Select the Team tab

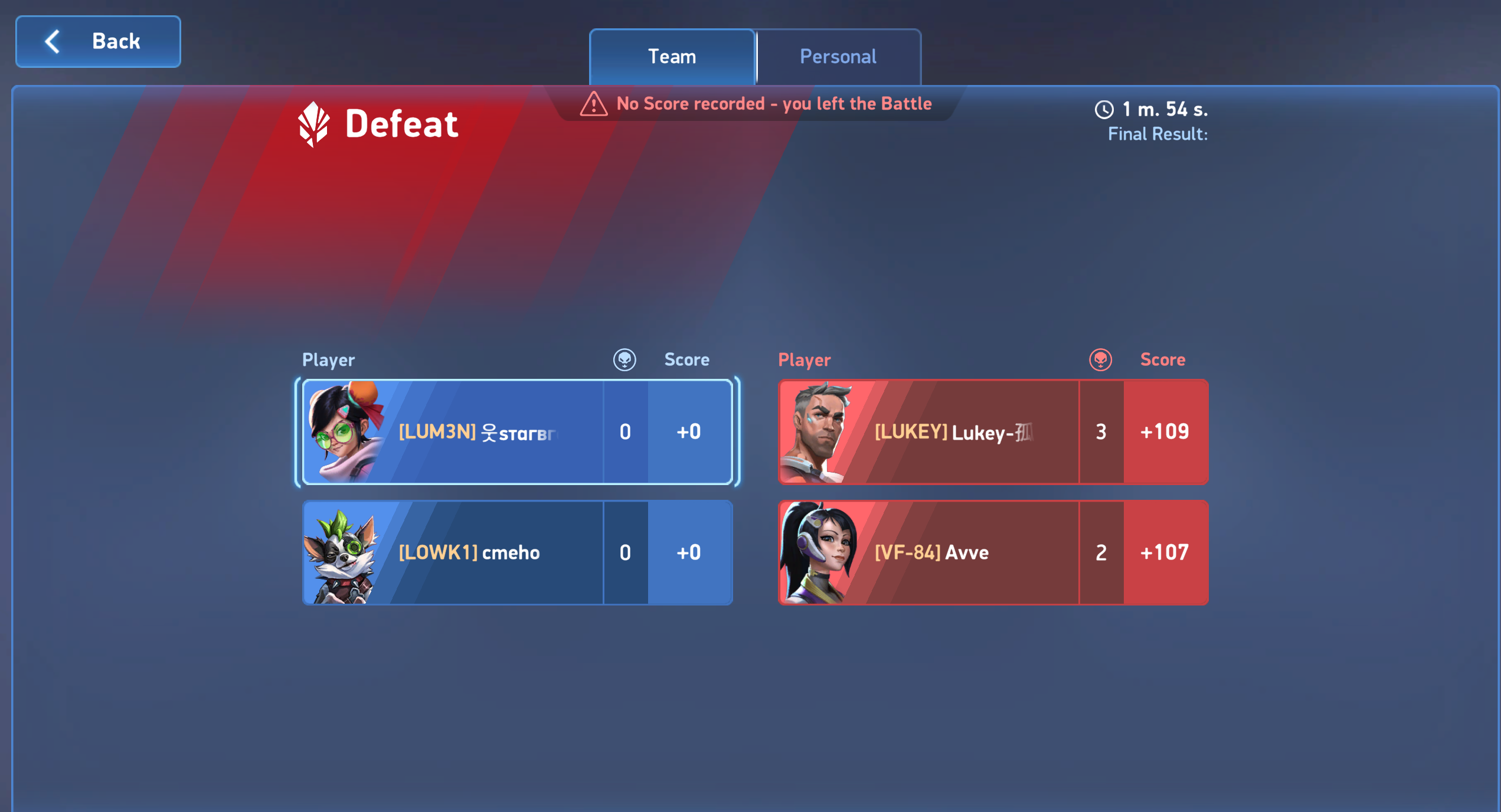(x=672, y=57)
